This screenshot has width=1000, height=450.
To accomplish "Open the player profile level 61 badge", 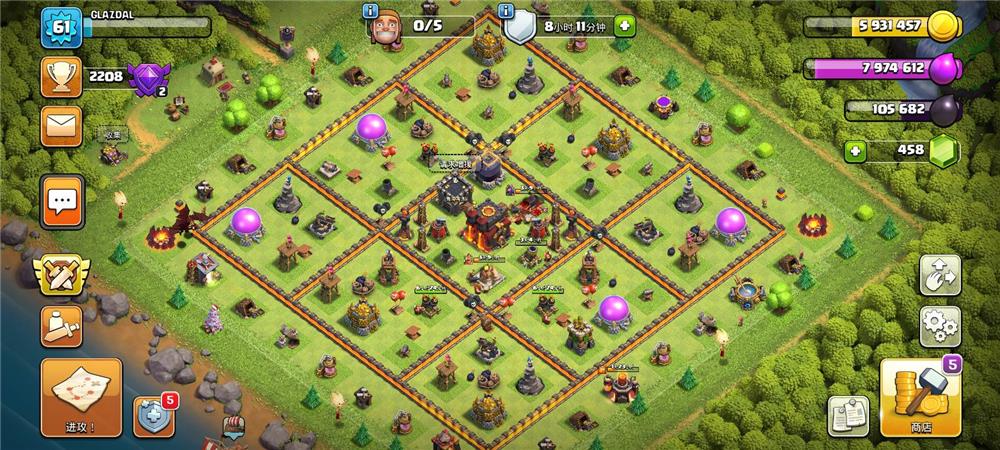I will tap(60, 27).
